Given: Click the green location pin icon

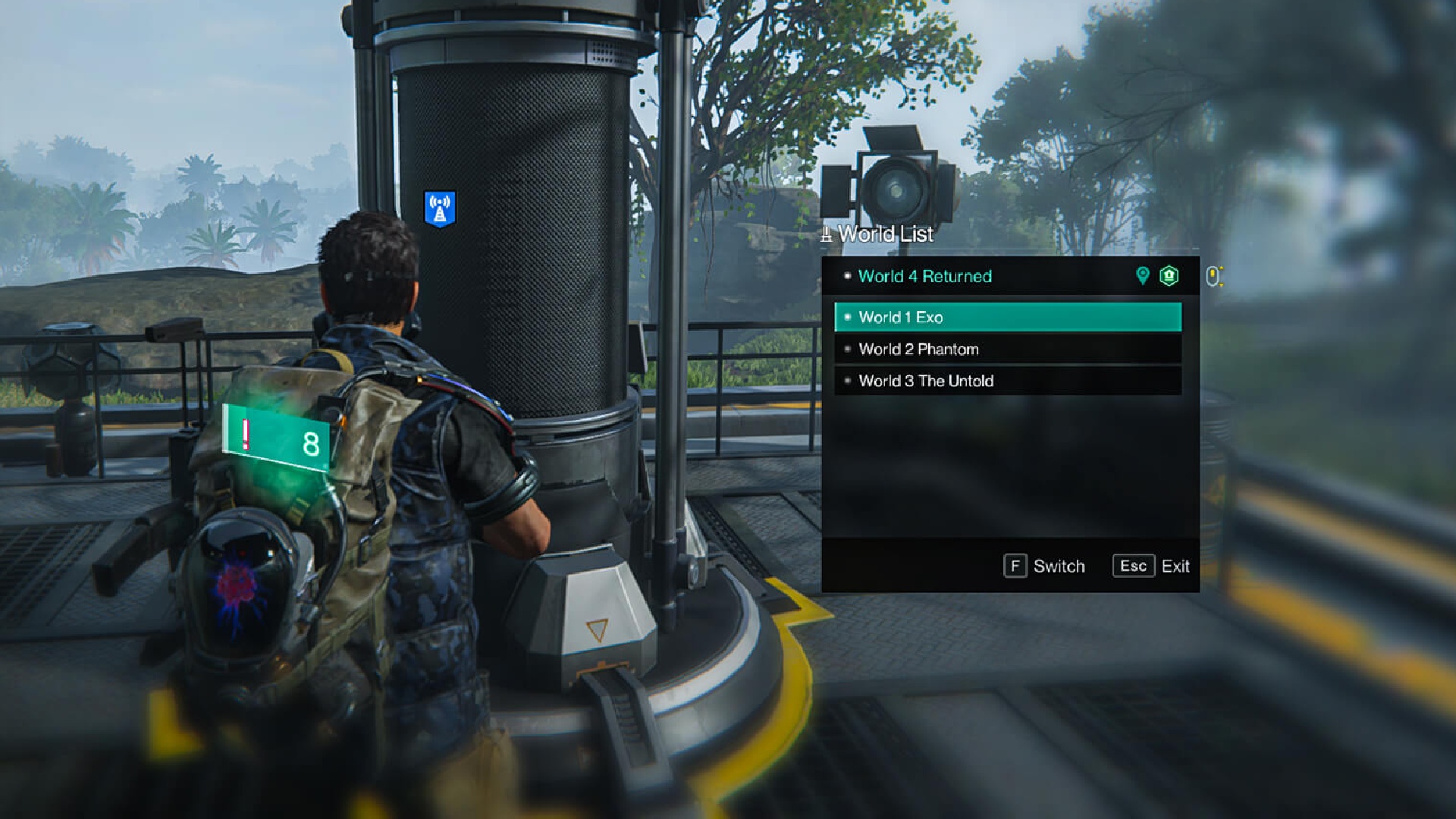Looking at the screenshot, I should [1142, 275].
